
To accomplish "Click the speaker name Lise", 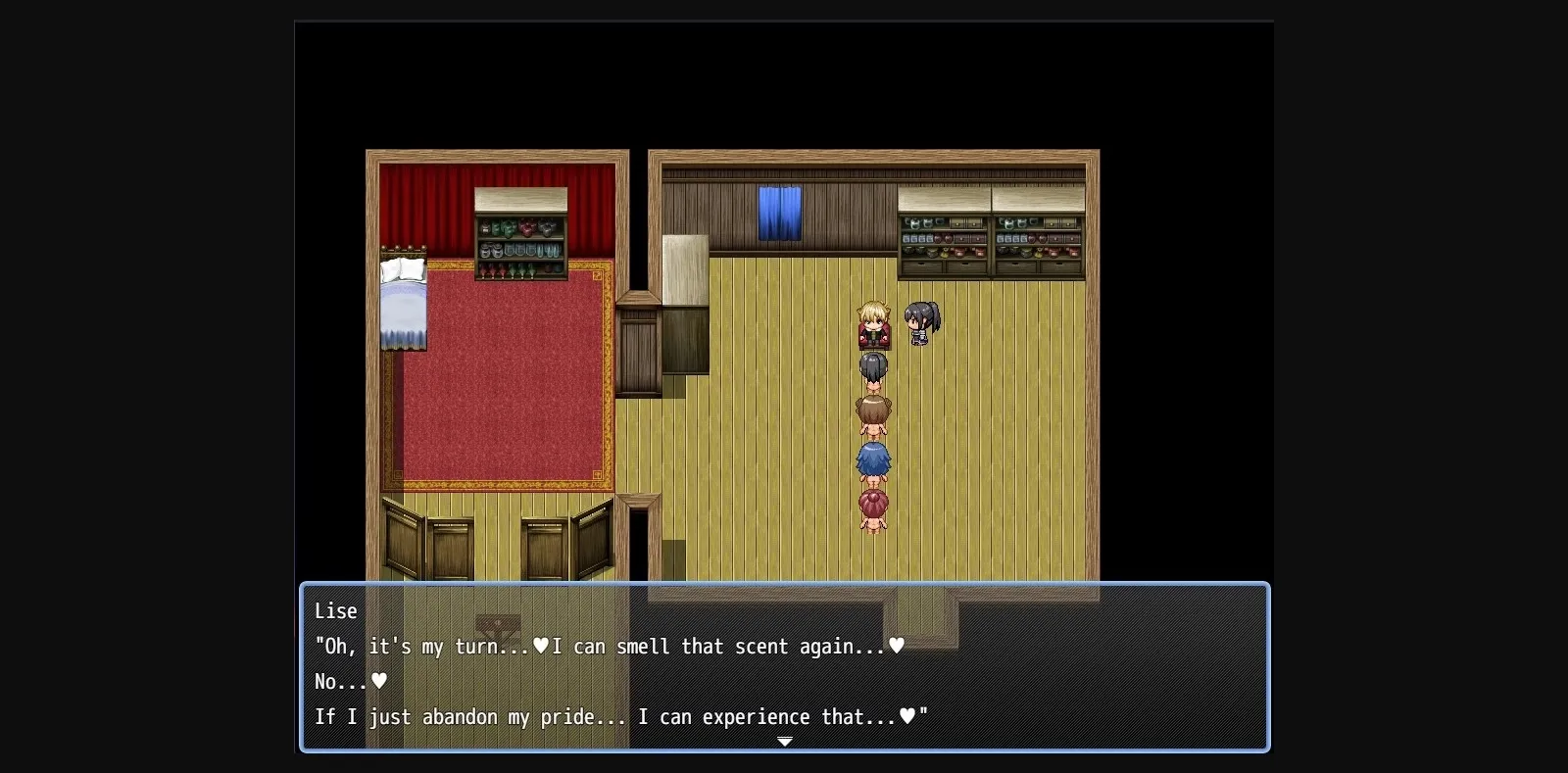I will pos(335,610).
